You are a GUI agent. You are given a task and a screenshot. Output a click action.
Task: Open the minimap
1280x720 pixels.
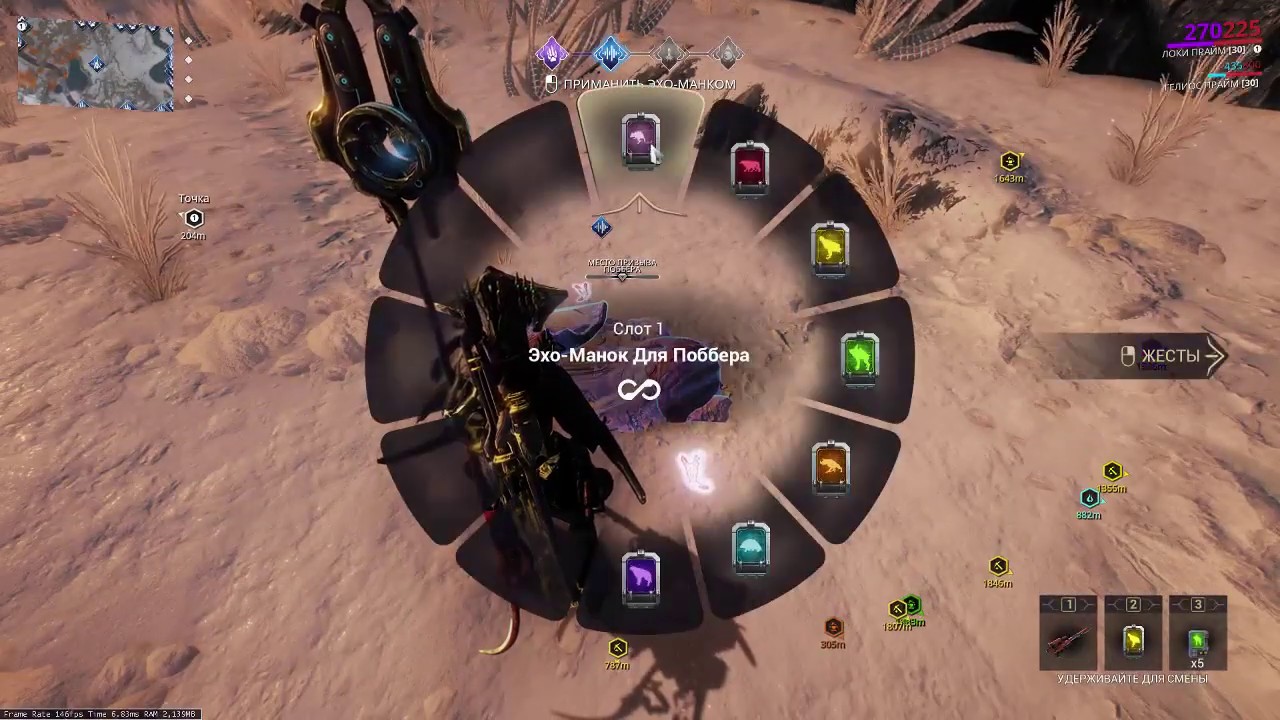[x=96, y=65]
